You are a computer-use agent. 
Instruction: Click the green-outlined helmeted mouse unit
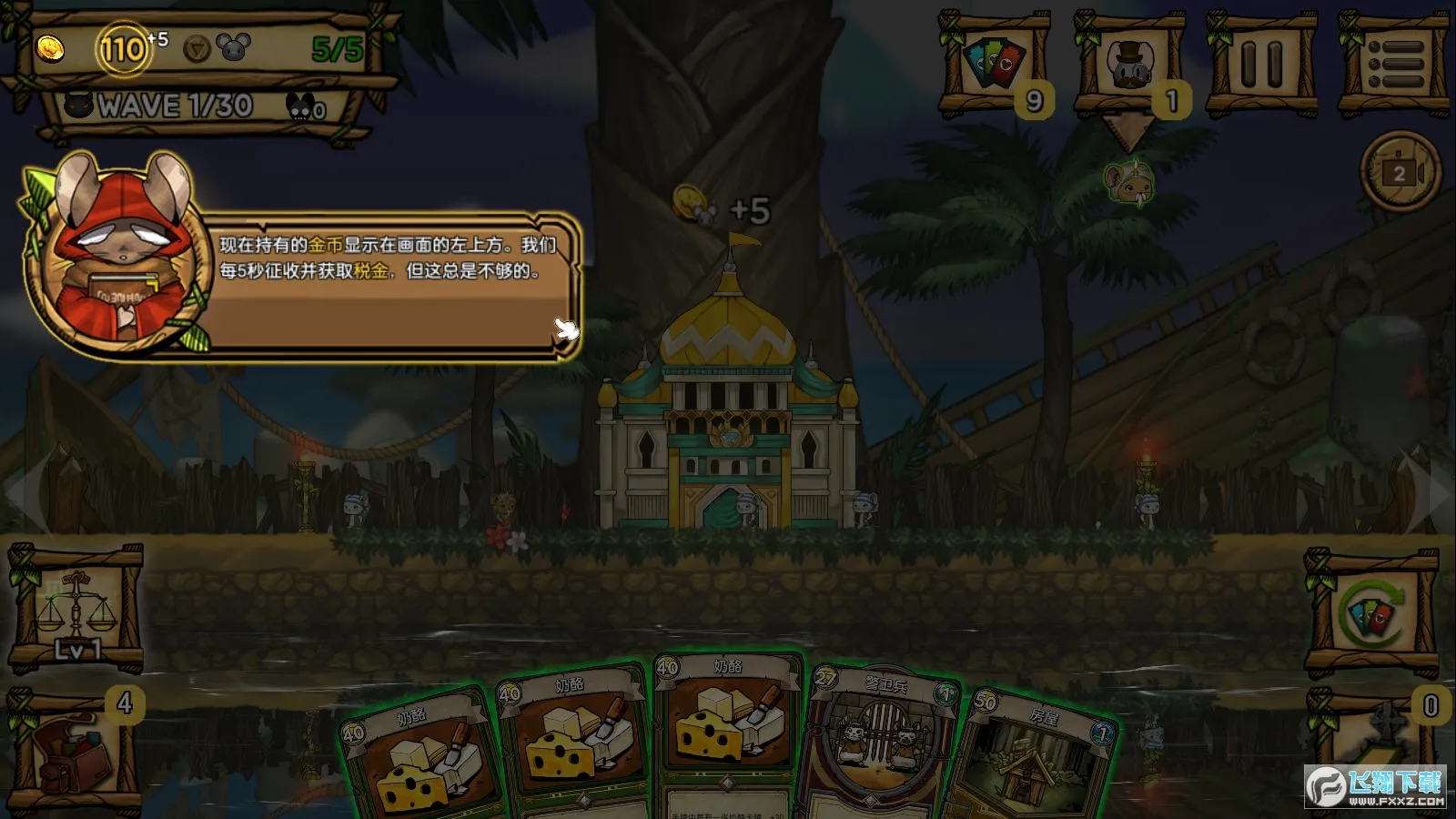[x=1128, y=182]
